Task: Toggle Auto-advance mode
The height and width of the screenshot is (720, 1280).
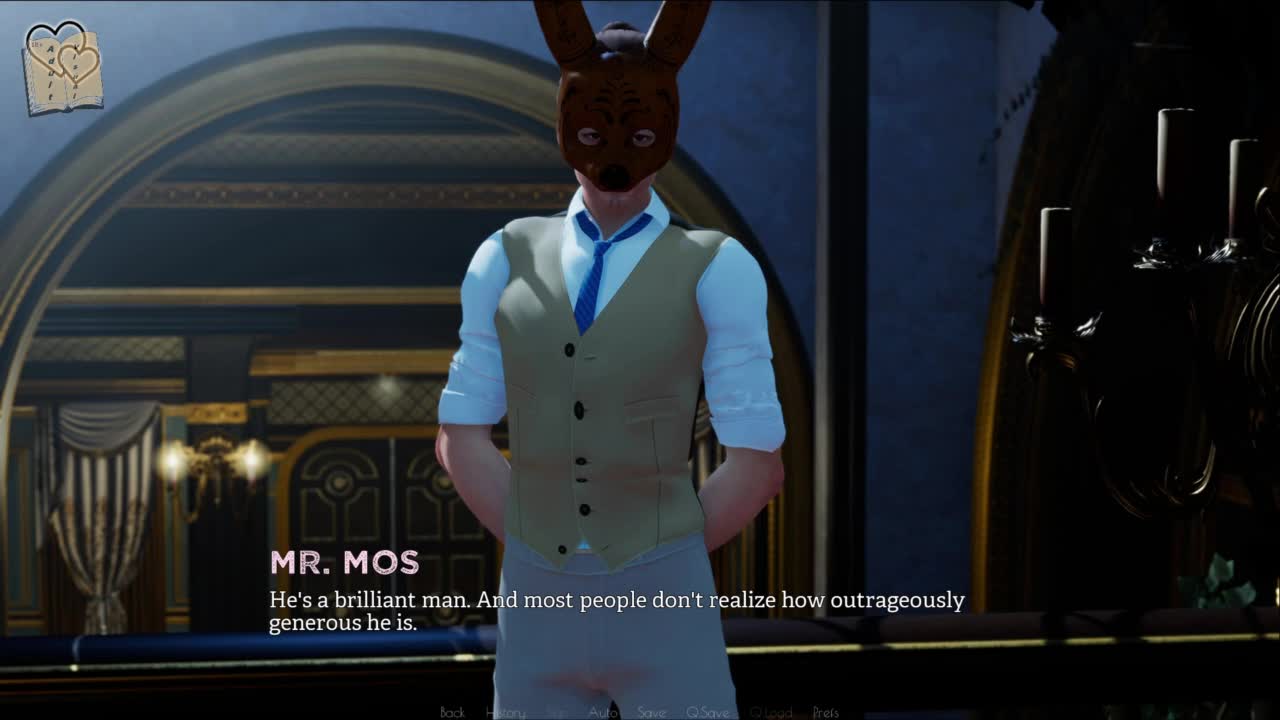Action: pyautogui.click(x=602, y=712)
